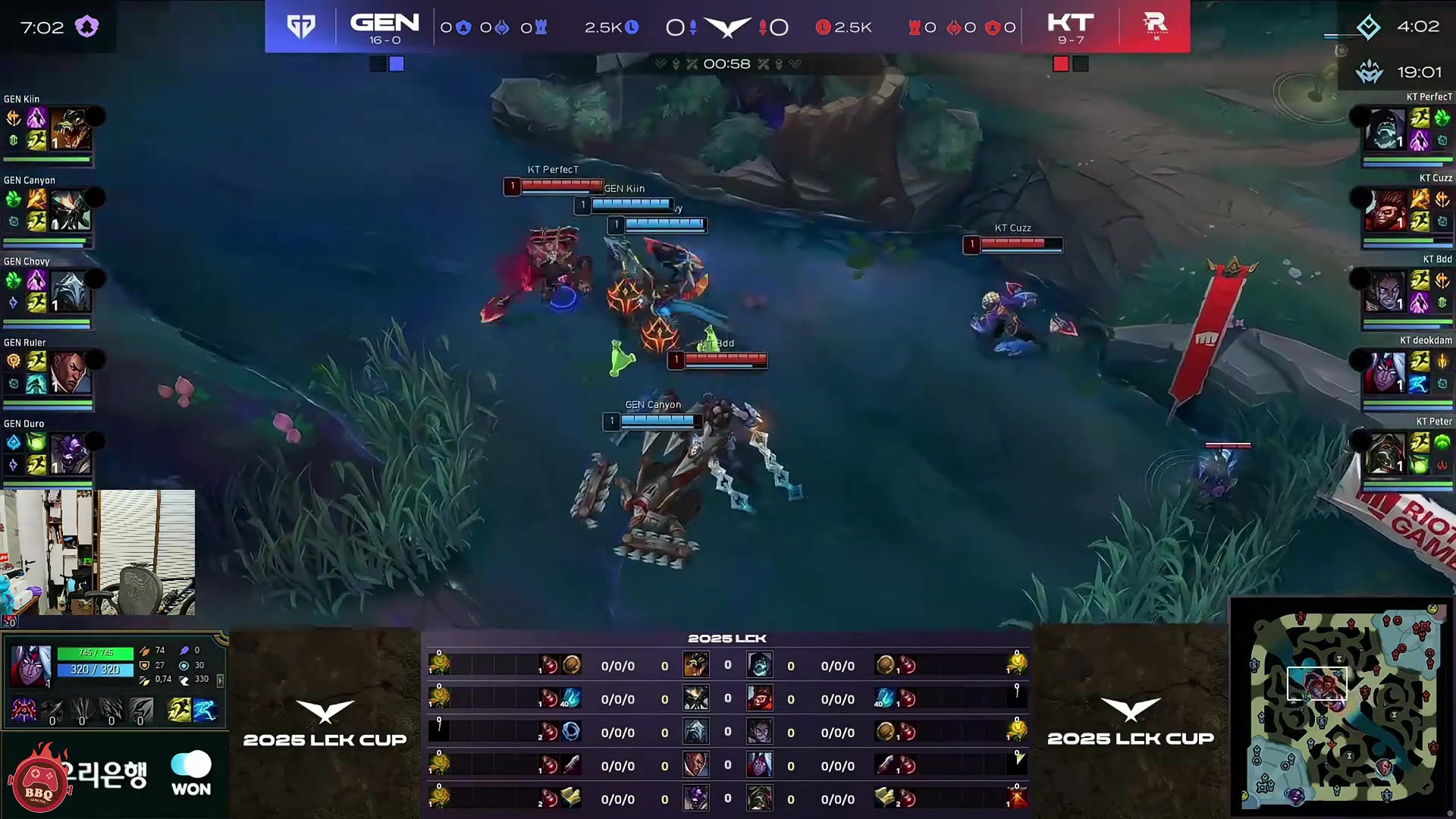This screenshot has width=1456, height=819.
Task: Select the bottom scoreboard row's red-side champion icon
Action: pyautogui.click(x=760, y=799)
